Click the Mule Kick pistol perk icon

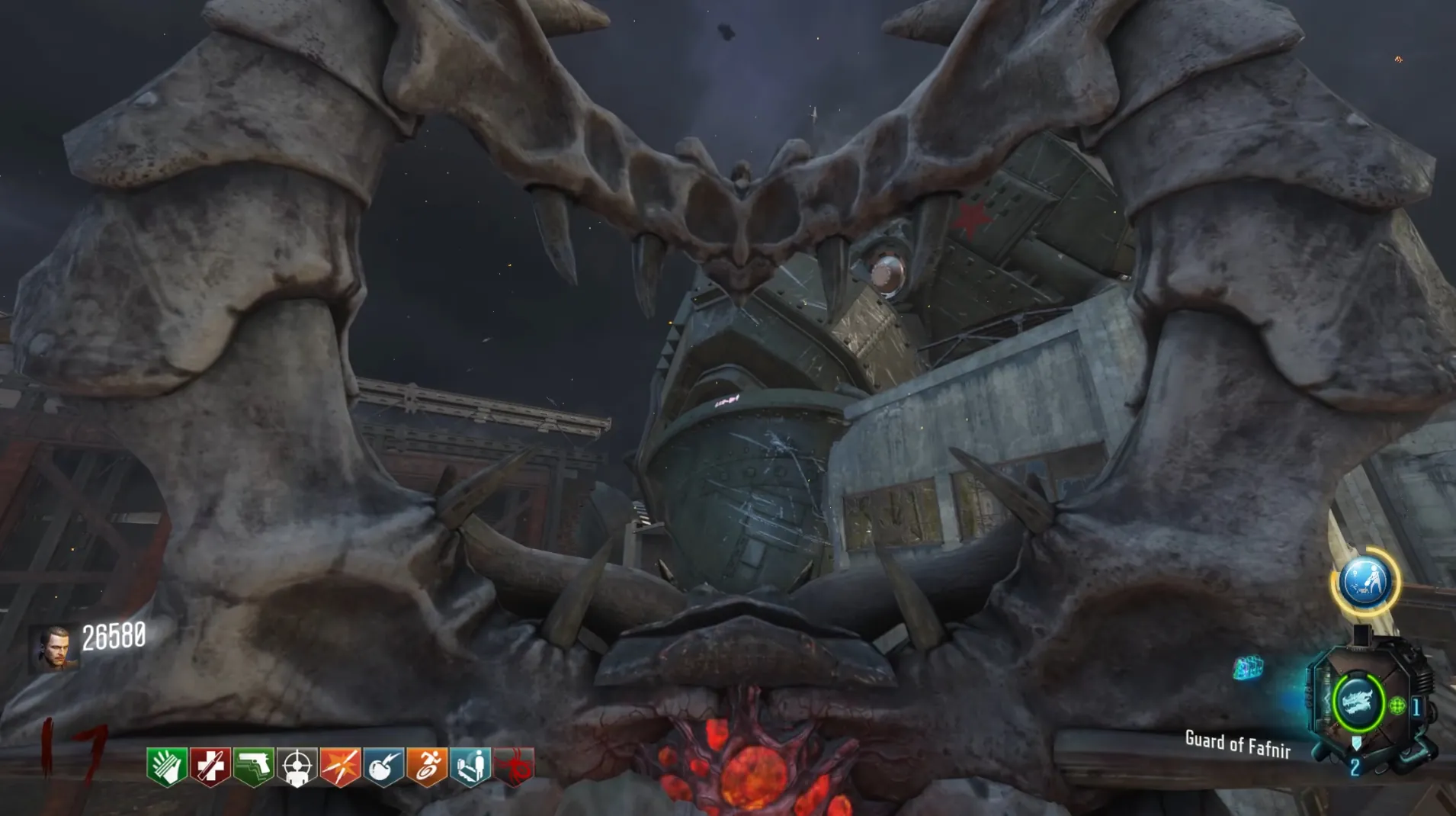[x=254, y=766]
